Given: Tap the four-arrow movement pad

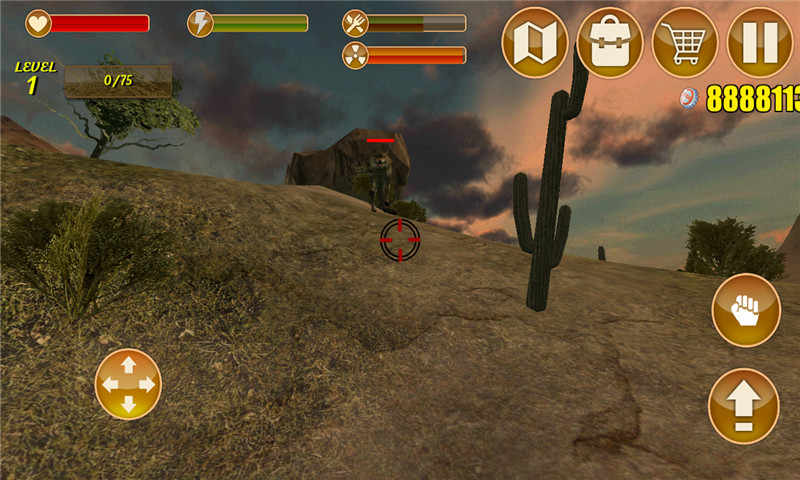Looking at the screenshot, I should click(x=128, y=384).
